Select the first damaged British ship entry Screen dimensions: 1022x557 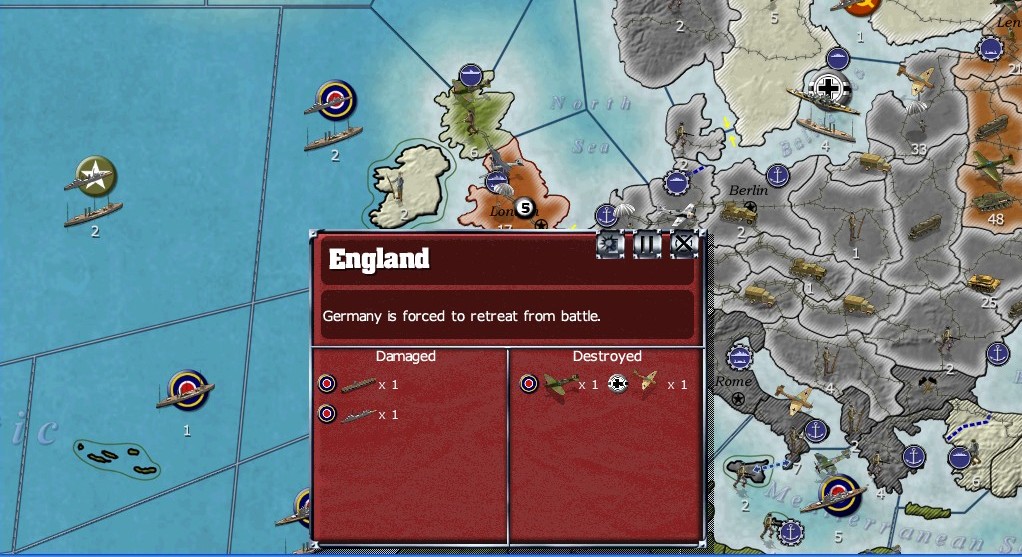[359, 384]
